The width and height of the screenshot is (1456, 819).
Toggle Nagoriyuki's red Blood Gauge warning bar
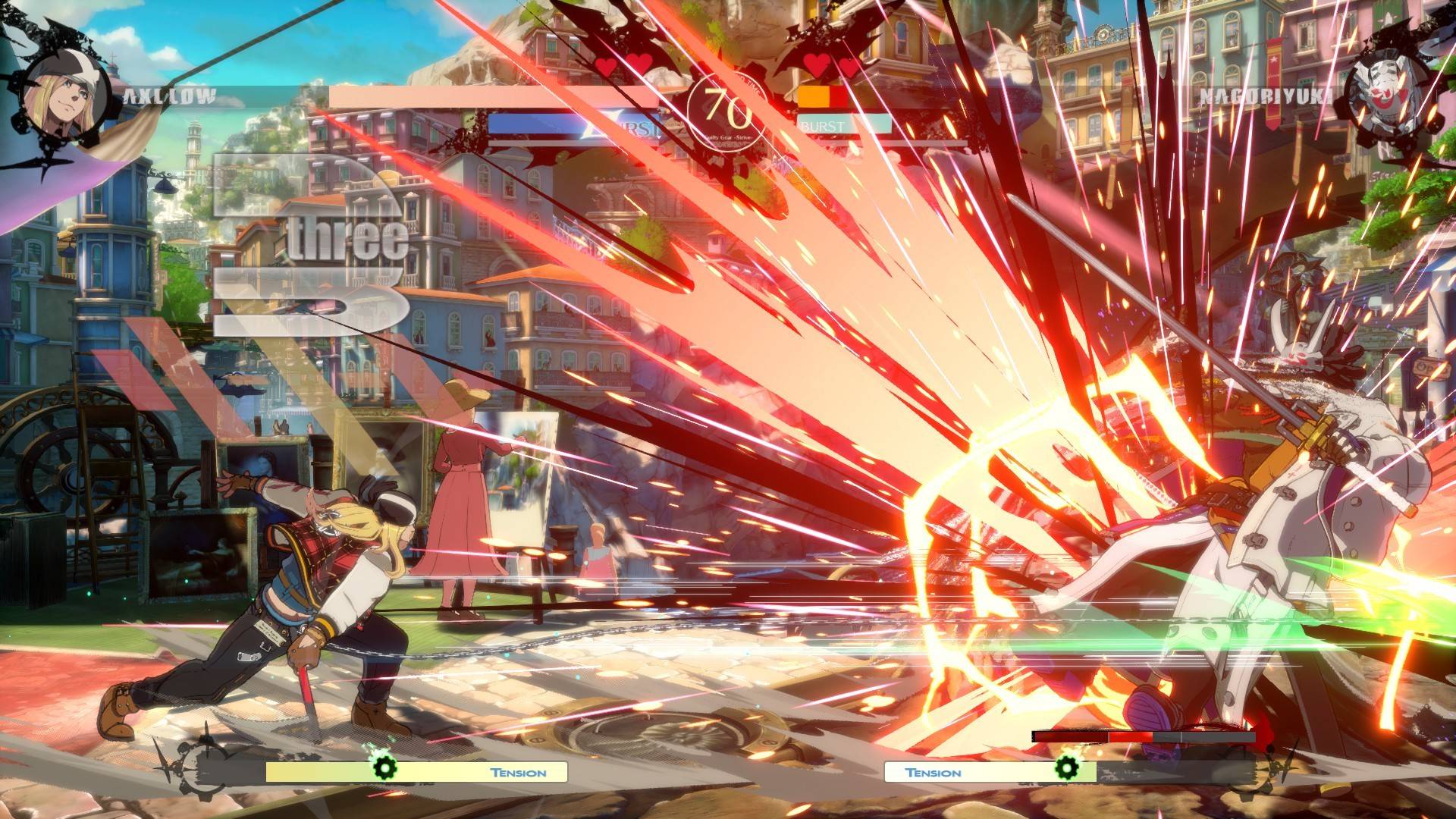pyautogui.click(x=1100, y=735)
